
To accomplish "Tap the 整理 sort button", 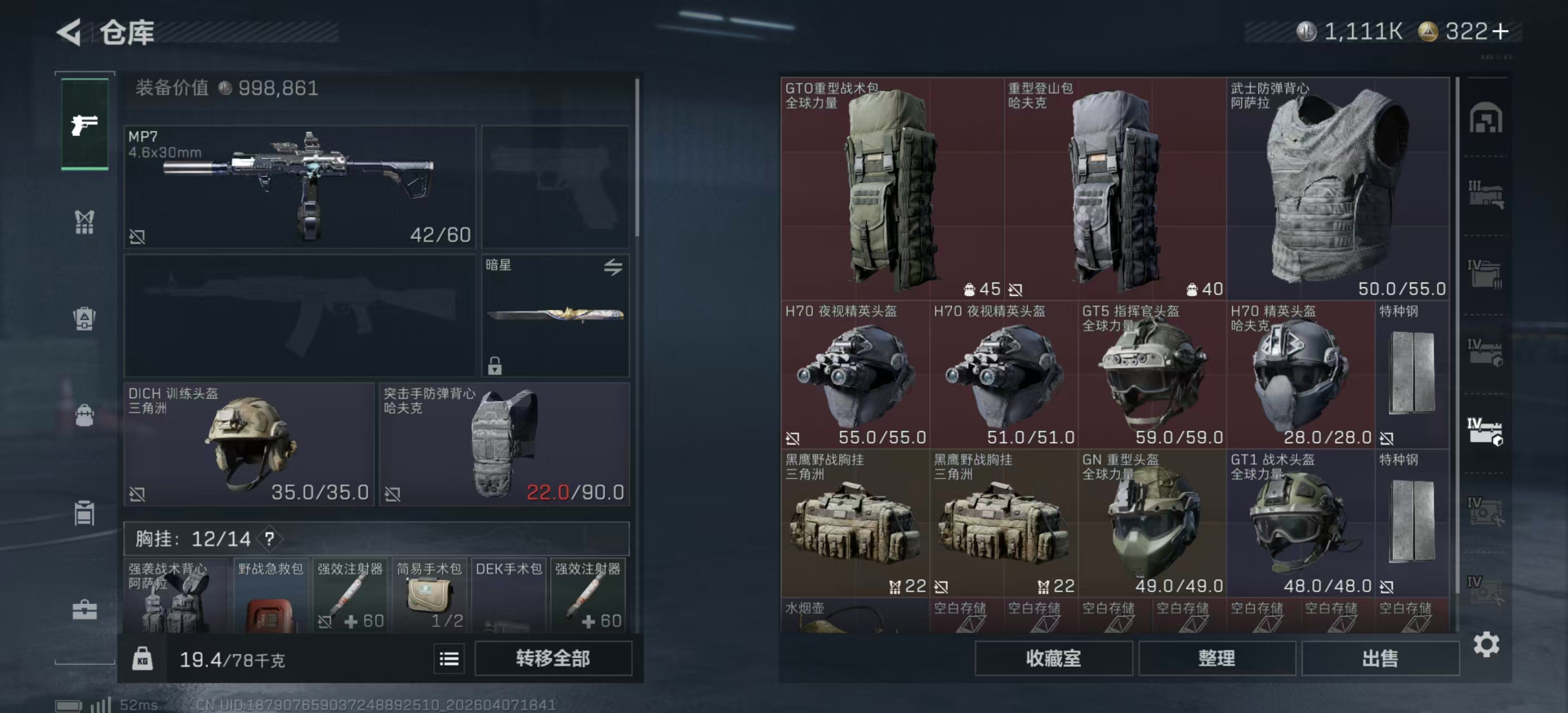I will [x=1216, y=658].
